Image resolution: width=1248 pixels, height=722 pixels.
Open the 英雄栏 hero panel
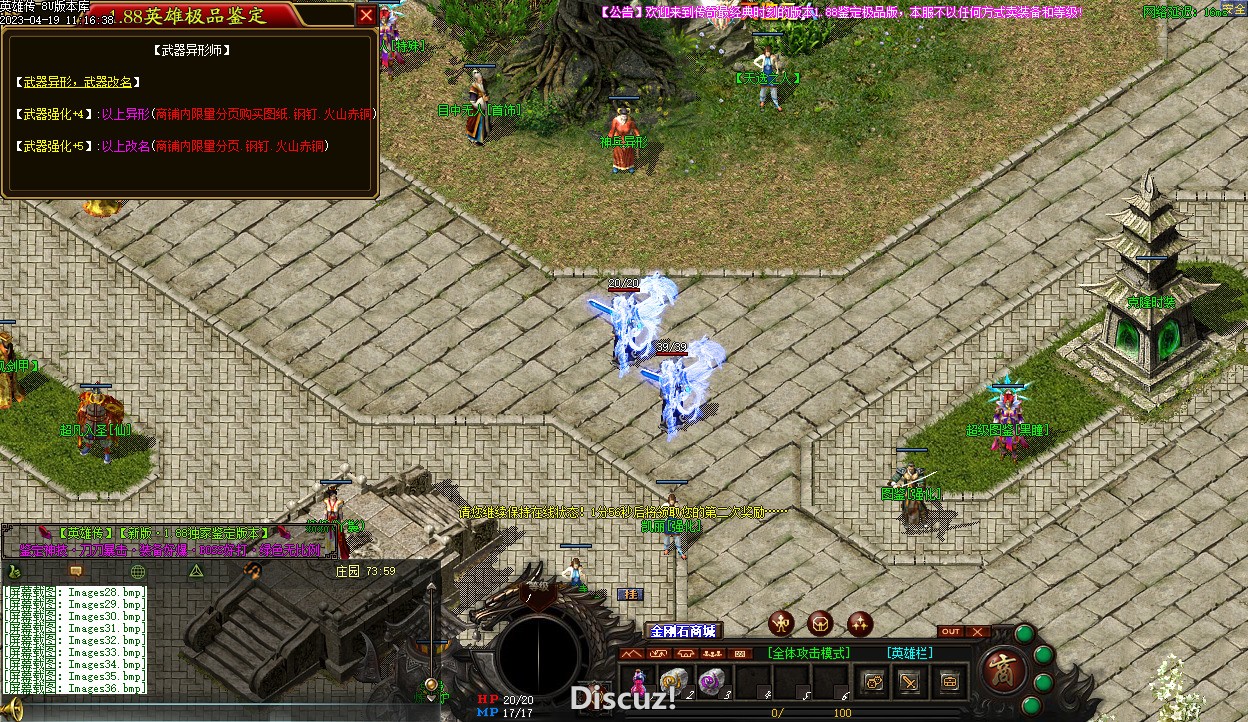pos(910,653)
